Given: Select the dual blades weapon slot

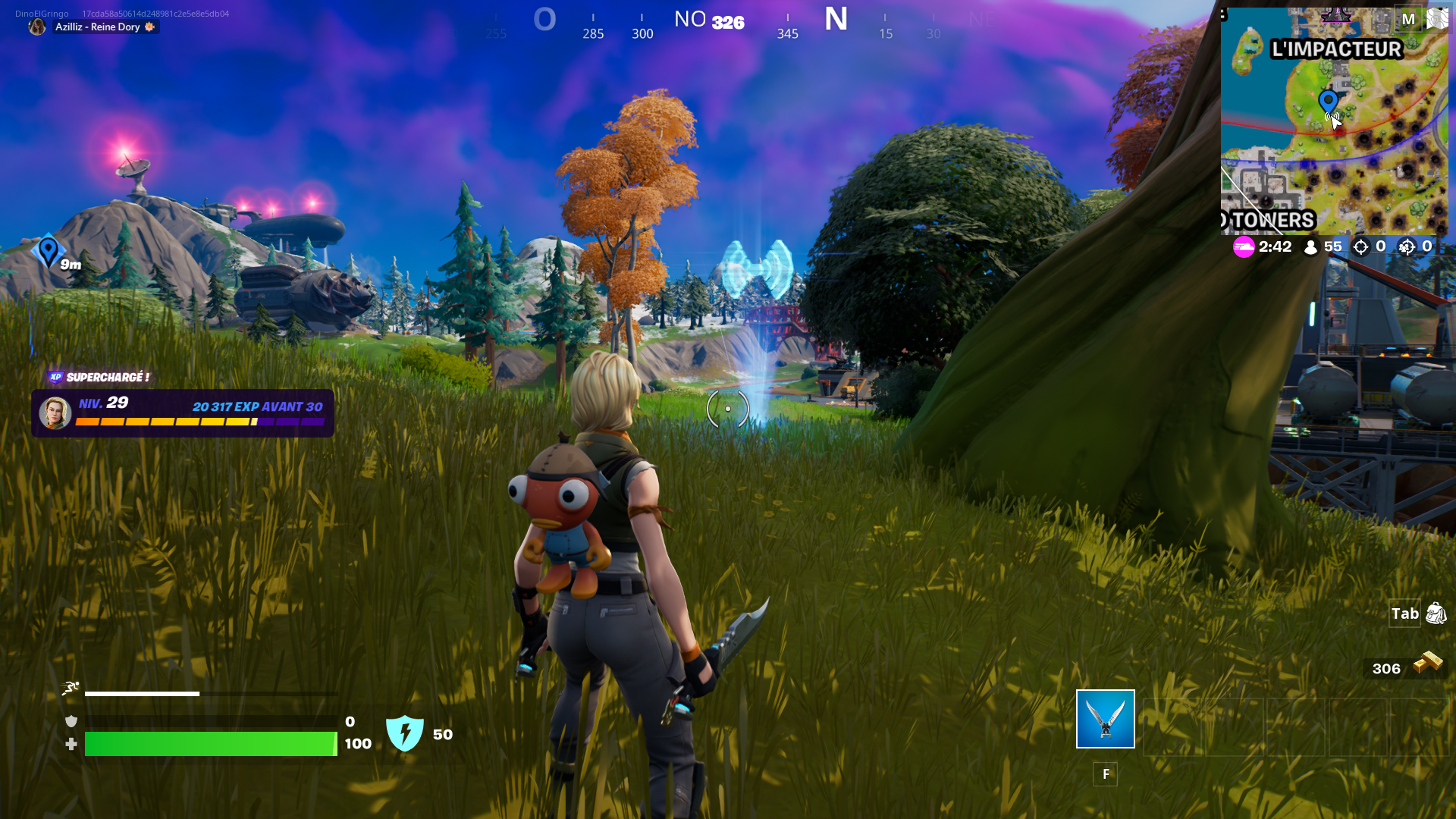Looking at the screenshot, I should [1105, 718].
